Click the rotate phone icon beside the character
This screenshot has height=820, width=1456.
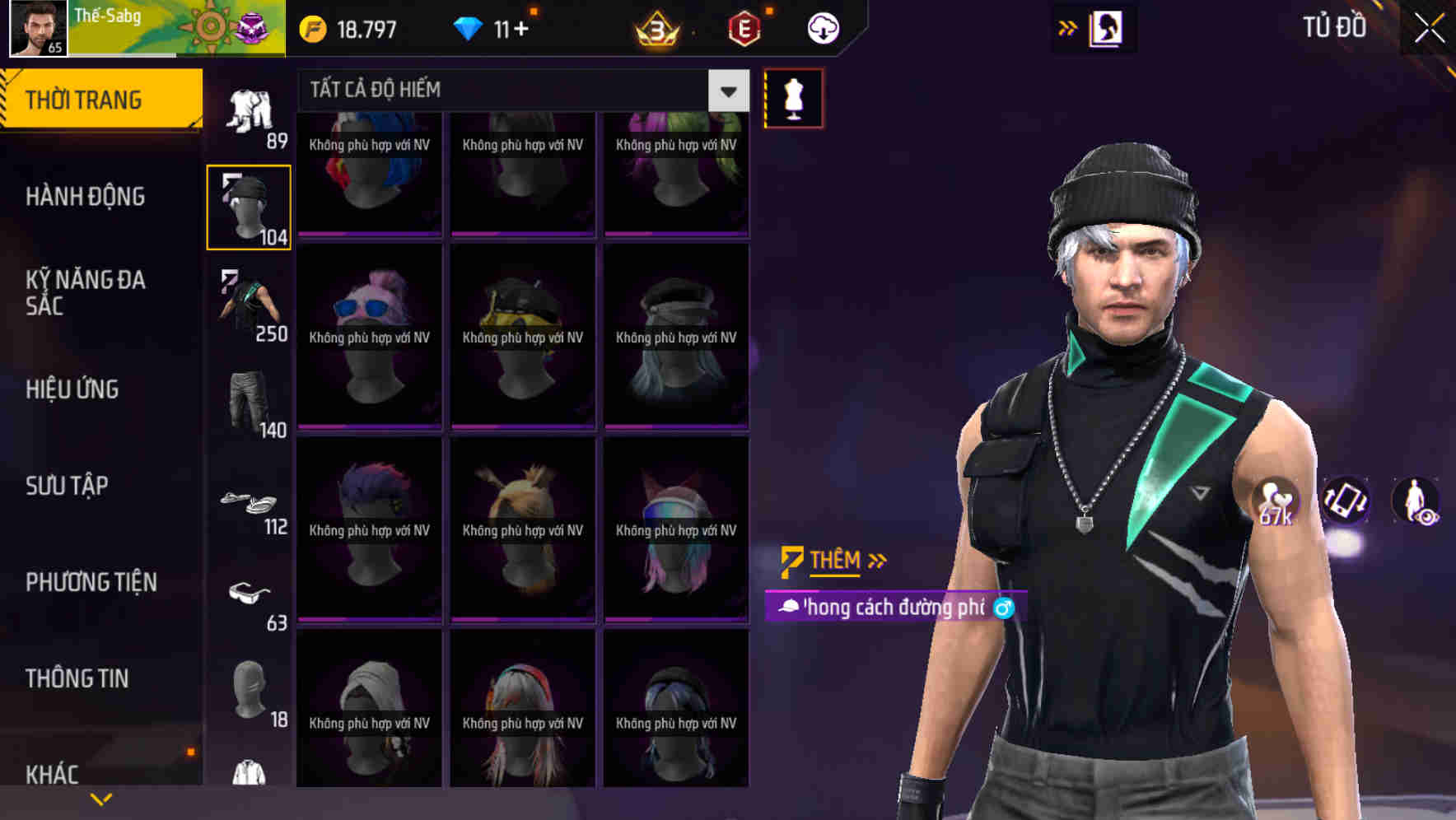pyautogui.click(x=1346, y=502)
